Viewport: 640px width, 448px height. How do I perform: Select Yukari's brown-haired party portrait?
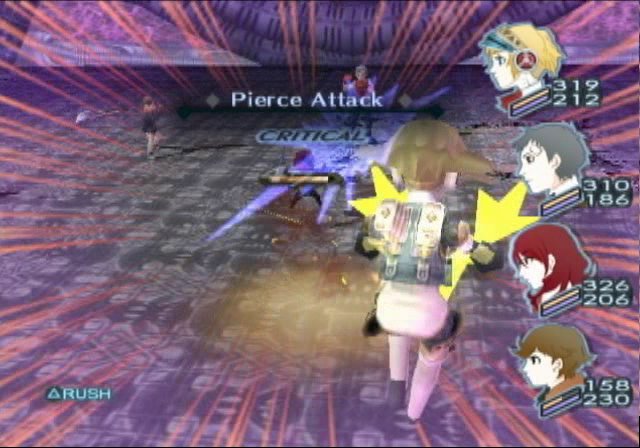click(x=547, y=355)
